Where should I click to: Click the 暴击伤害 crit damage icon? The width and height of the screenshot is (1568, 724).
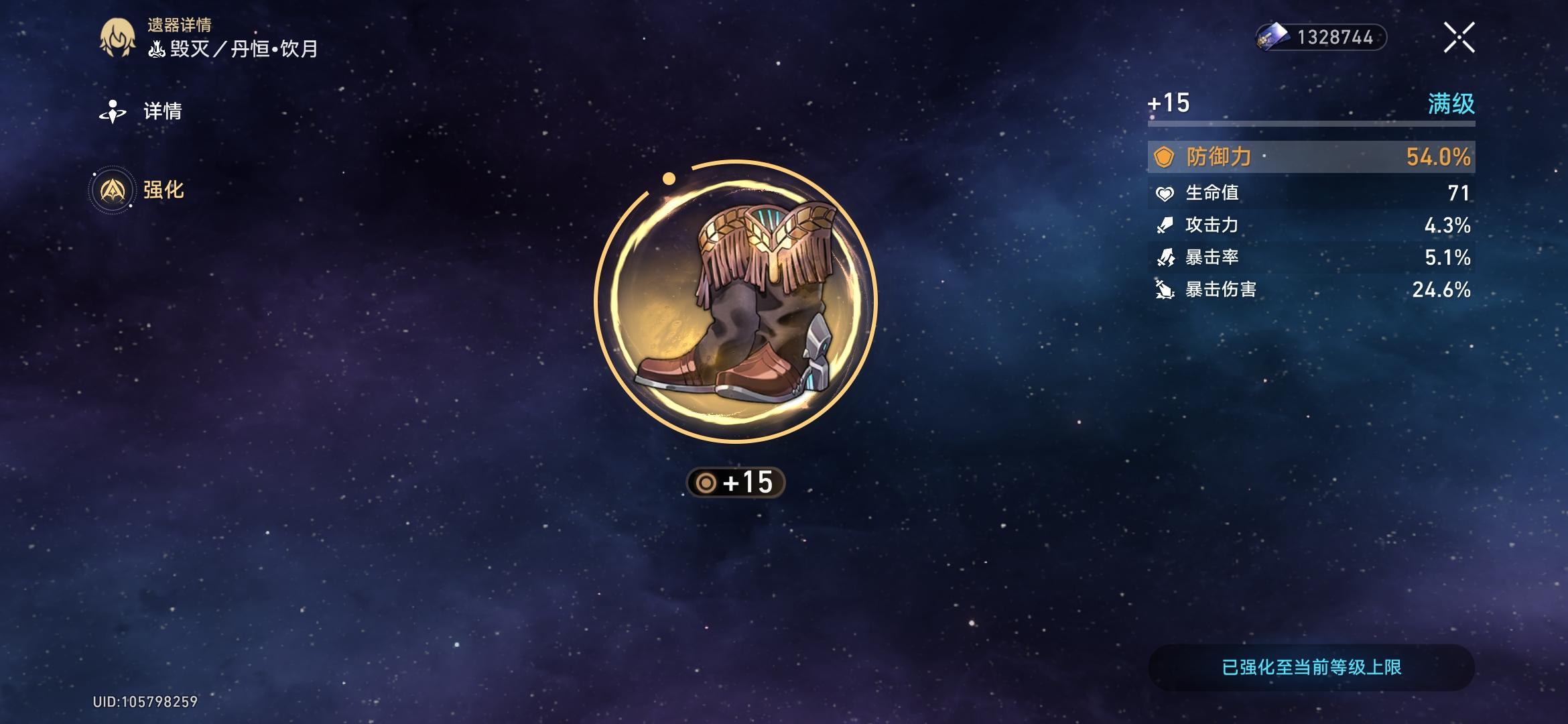tap(1165, 290)
